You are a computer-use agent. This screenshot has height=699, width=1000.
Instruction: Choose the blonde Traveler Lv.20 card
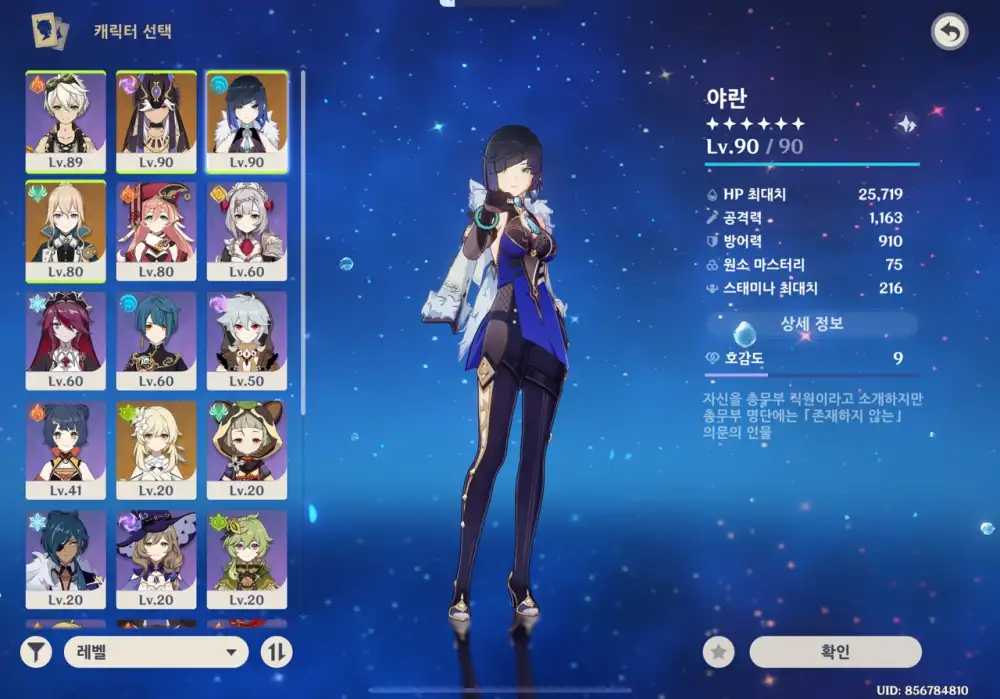pos(156,451)
